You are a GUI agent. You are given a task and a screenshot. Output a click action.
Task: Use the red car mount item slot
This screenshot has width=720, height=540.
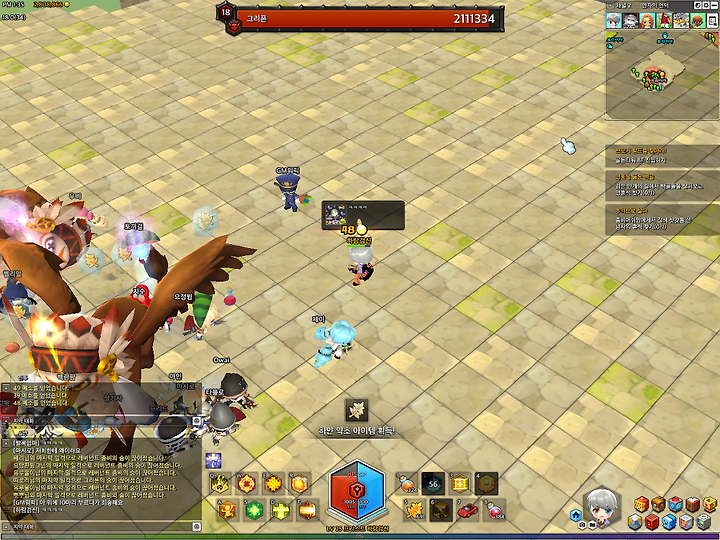point(466,510)
